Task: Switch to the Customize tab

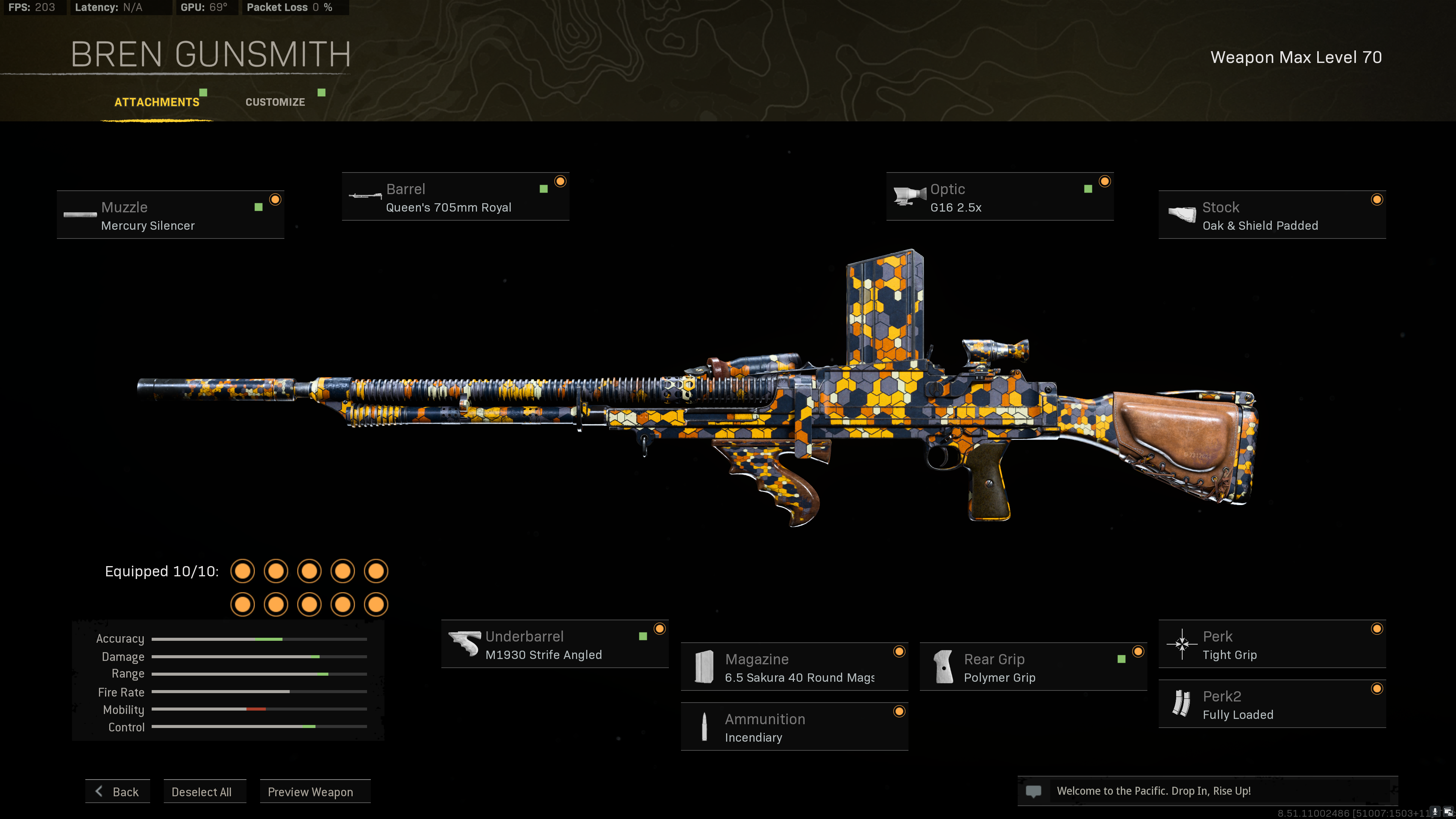Action: (275, 102)
